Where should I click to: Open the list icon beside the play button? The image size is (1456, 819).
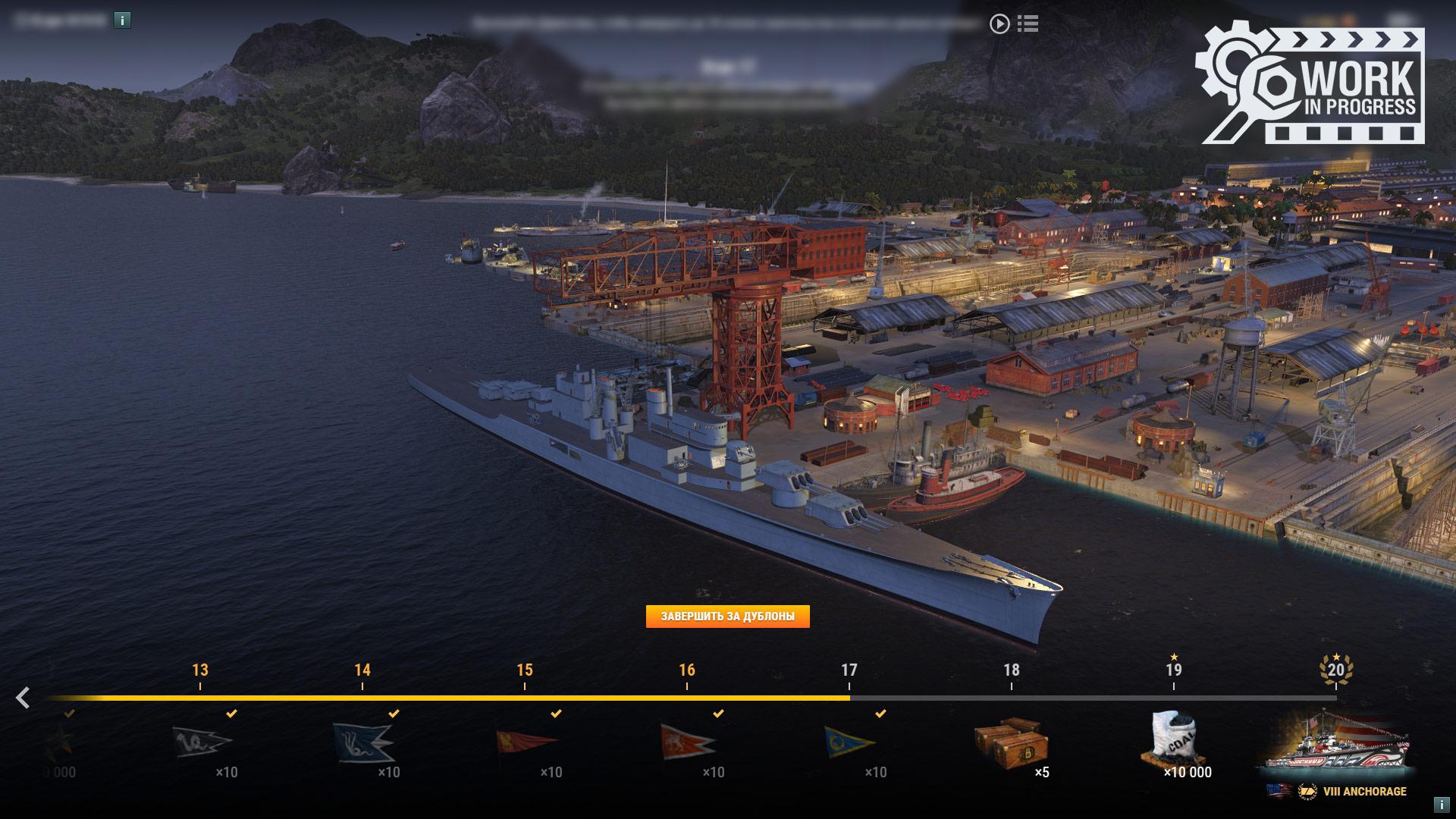(x=1028, y=24)
